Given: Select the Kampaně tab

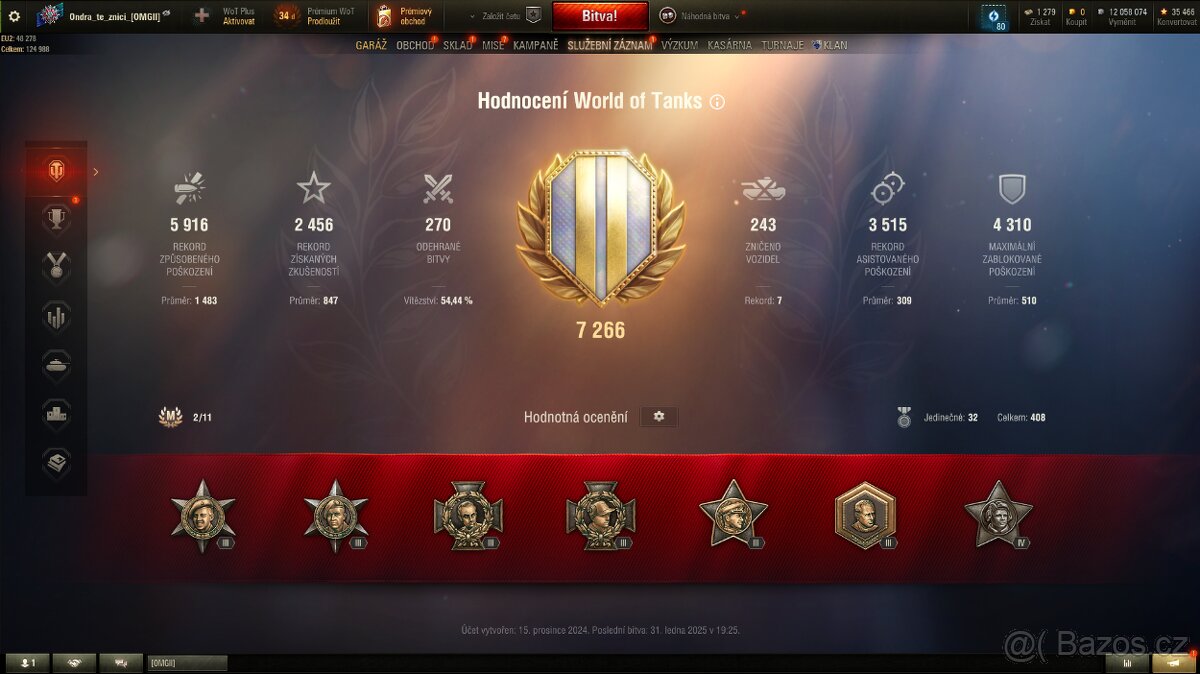Looking at the screenshot, I should tap(536, 45).
